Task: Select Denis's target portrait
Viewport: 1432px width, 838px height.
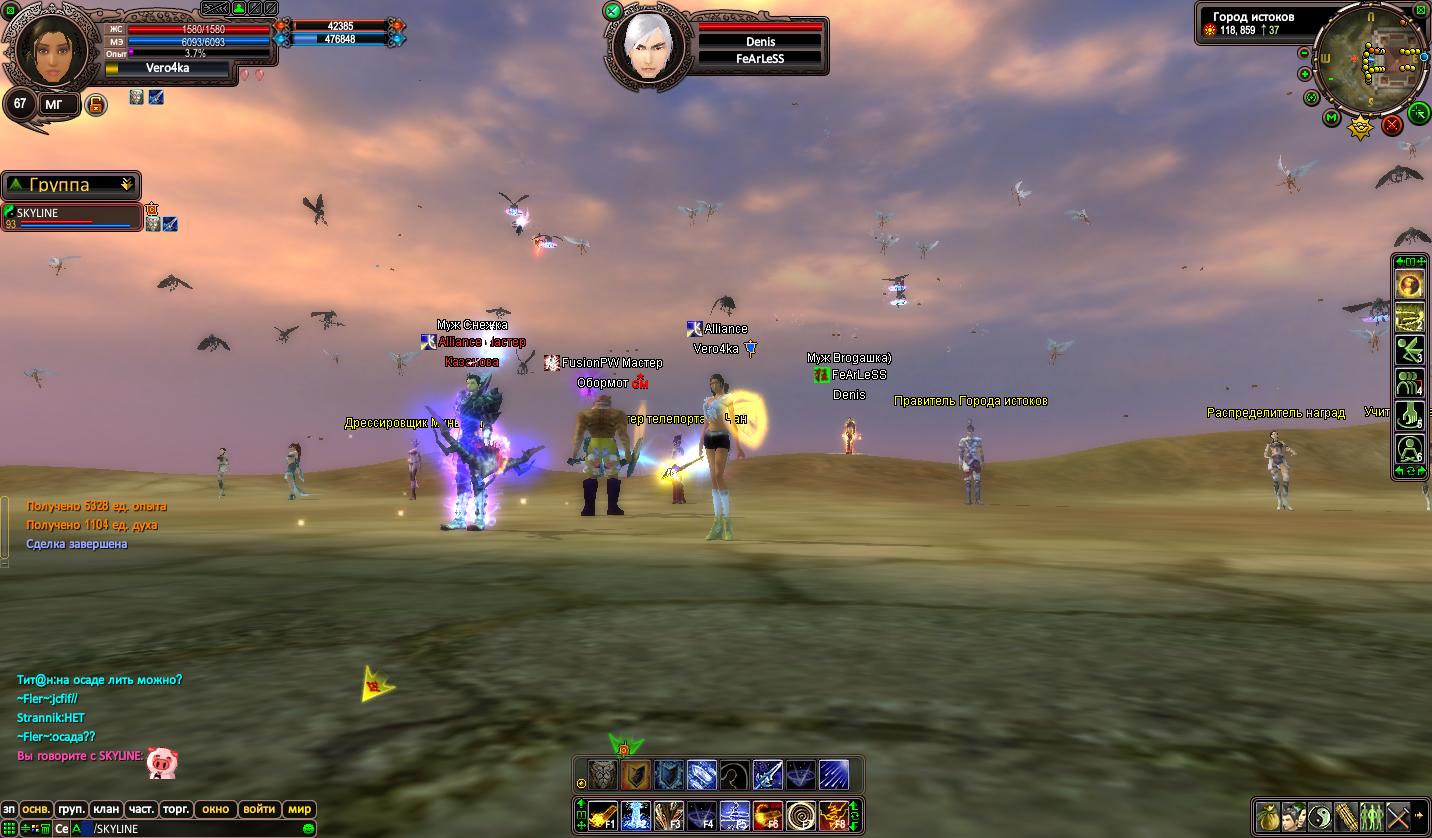Action: tap(641, 45)
